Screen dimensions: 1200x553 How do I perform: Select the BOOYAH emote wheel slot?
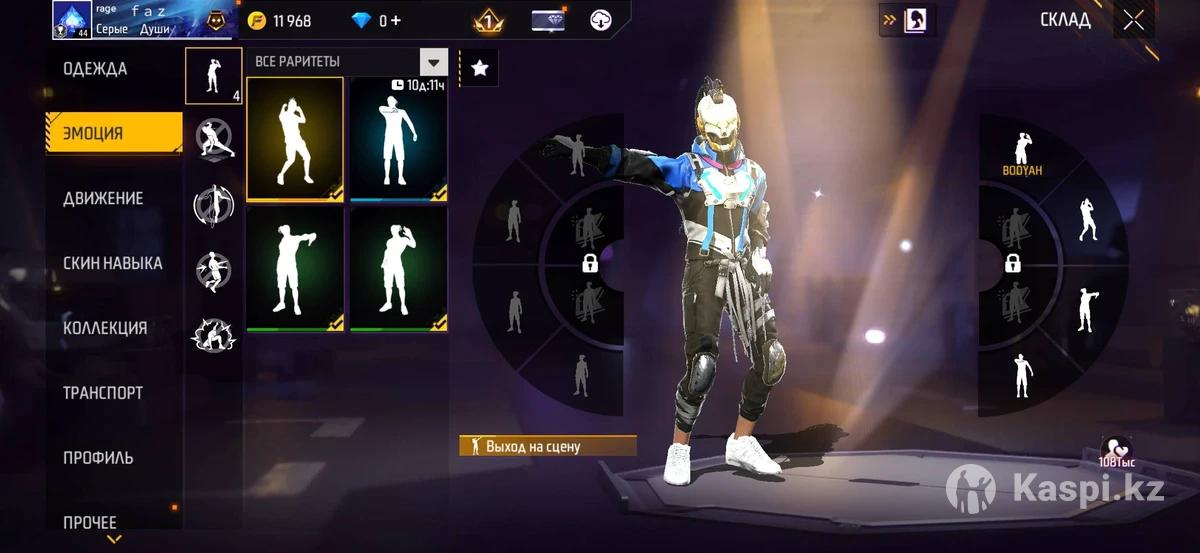1022,154
